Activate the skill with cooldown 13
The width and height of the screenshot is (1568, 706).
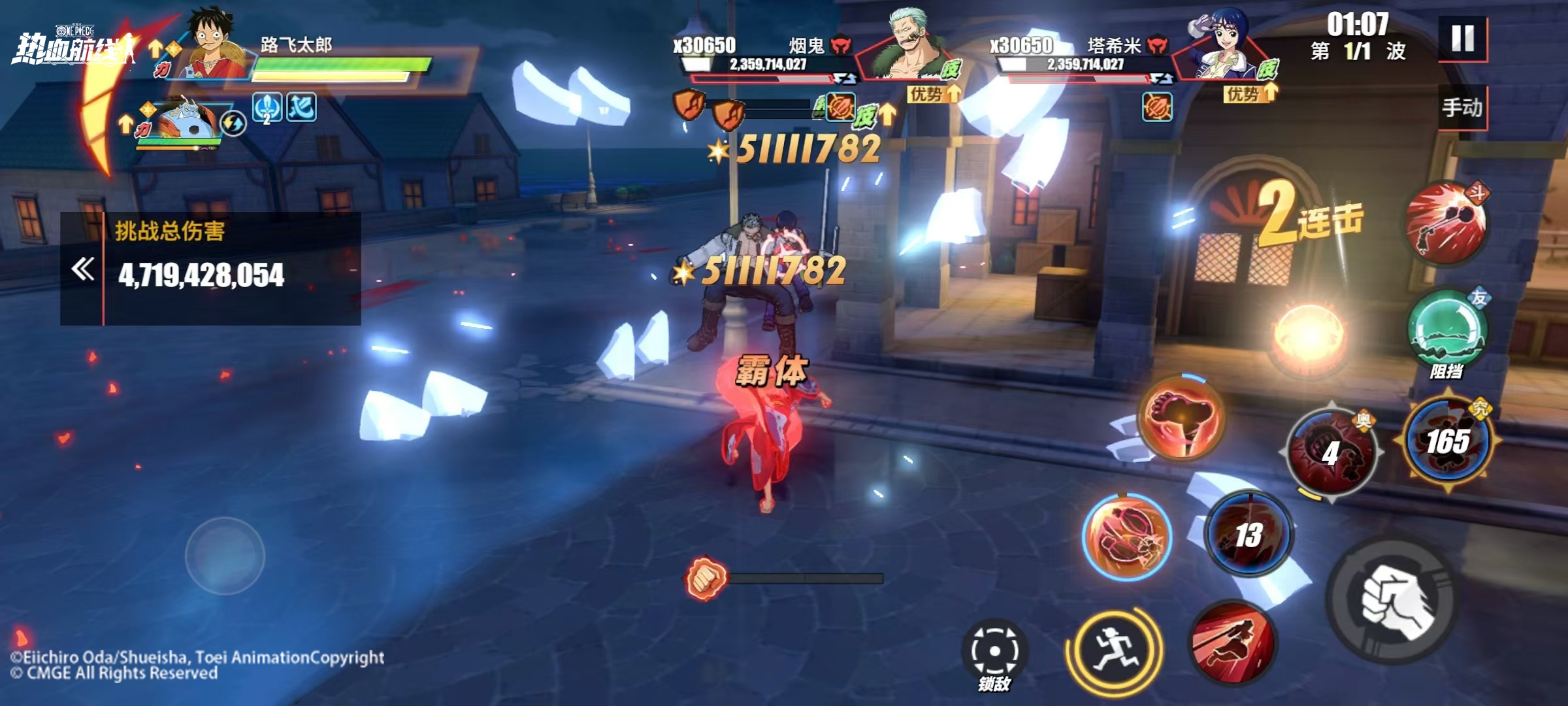[x=1249, y=534]
